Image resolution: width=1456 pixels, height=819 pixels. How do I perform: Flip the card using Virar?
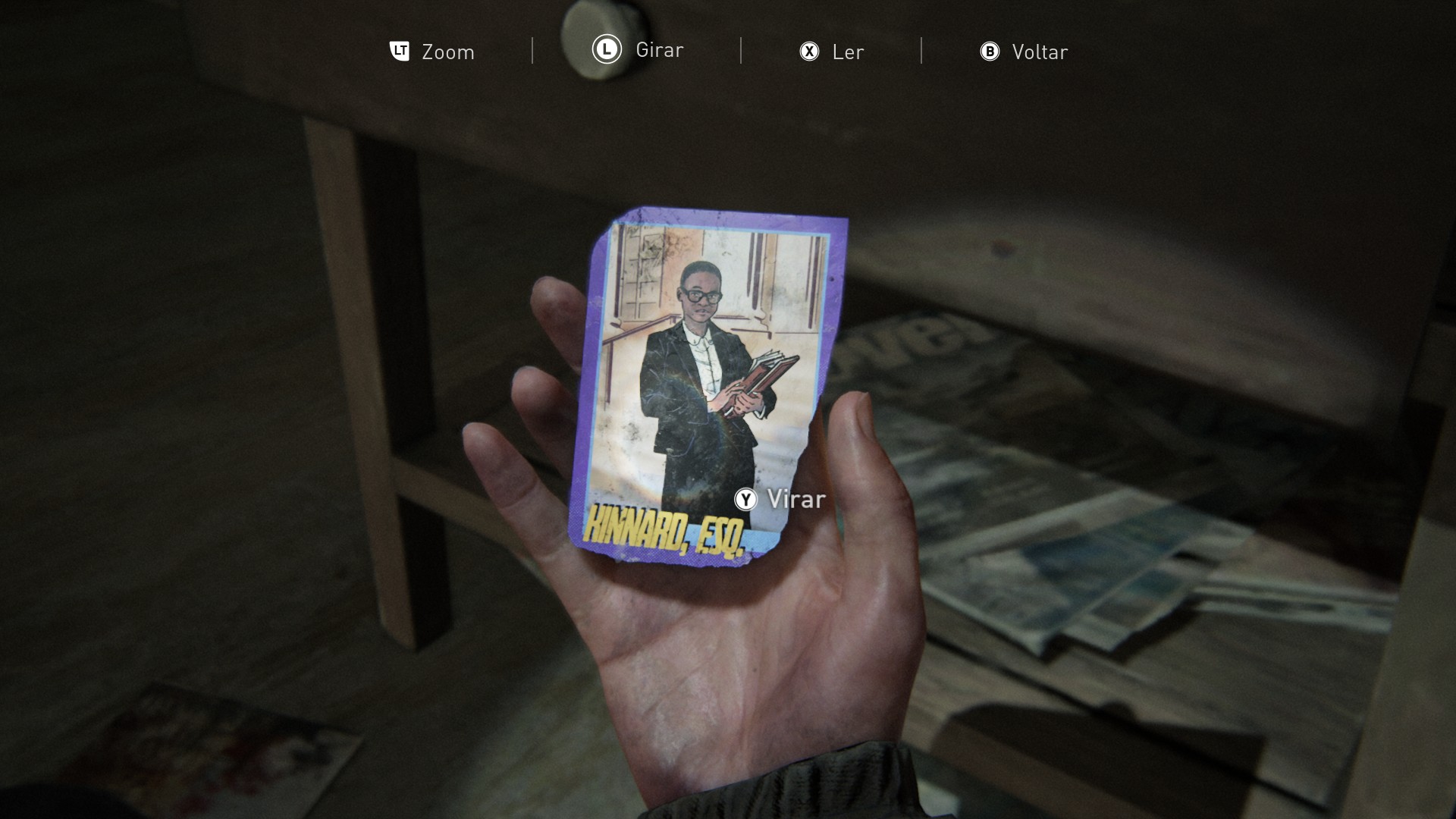780,499
